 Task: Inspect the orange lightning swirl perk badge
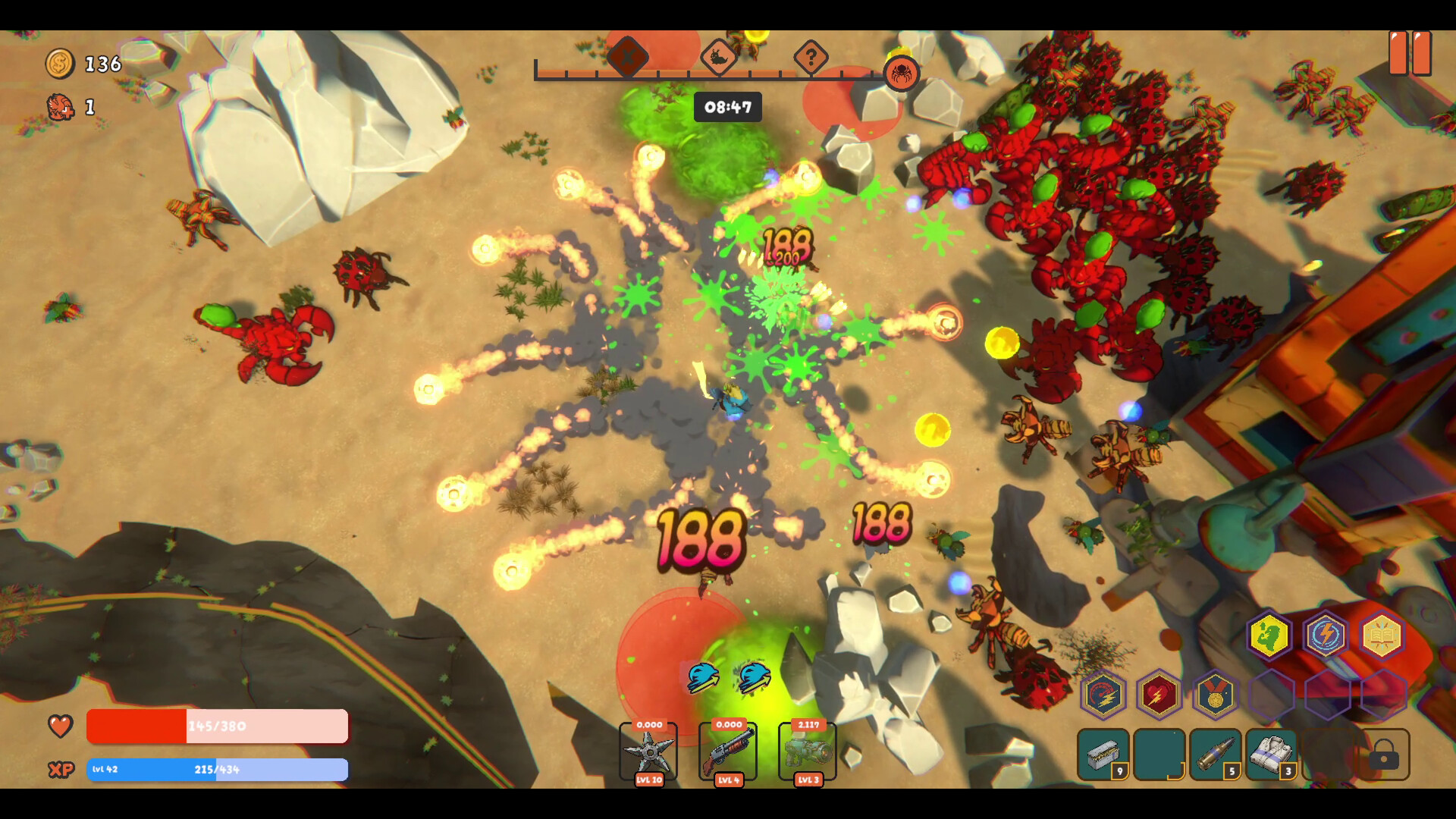1326,635
